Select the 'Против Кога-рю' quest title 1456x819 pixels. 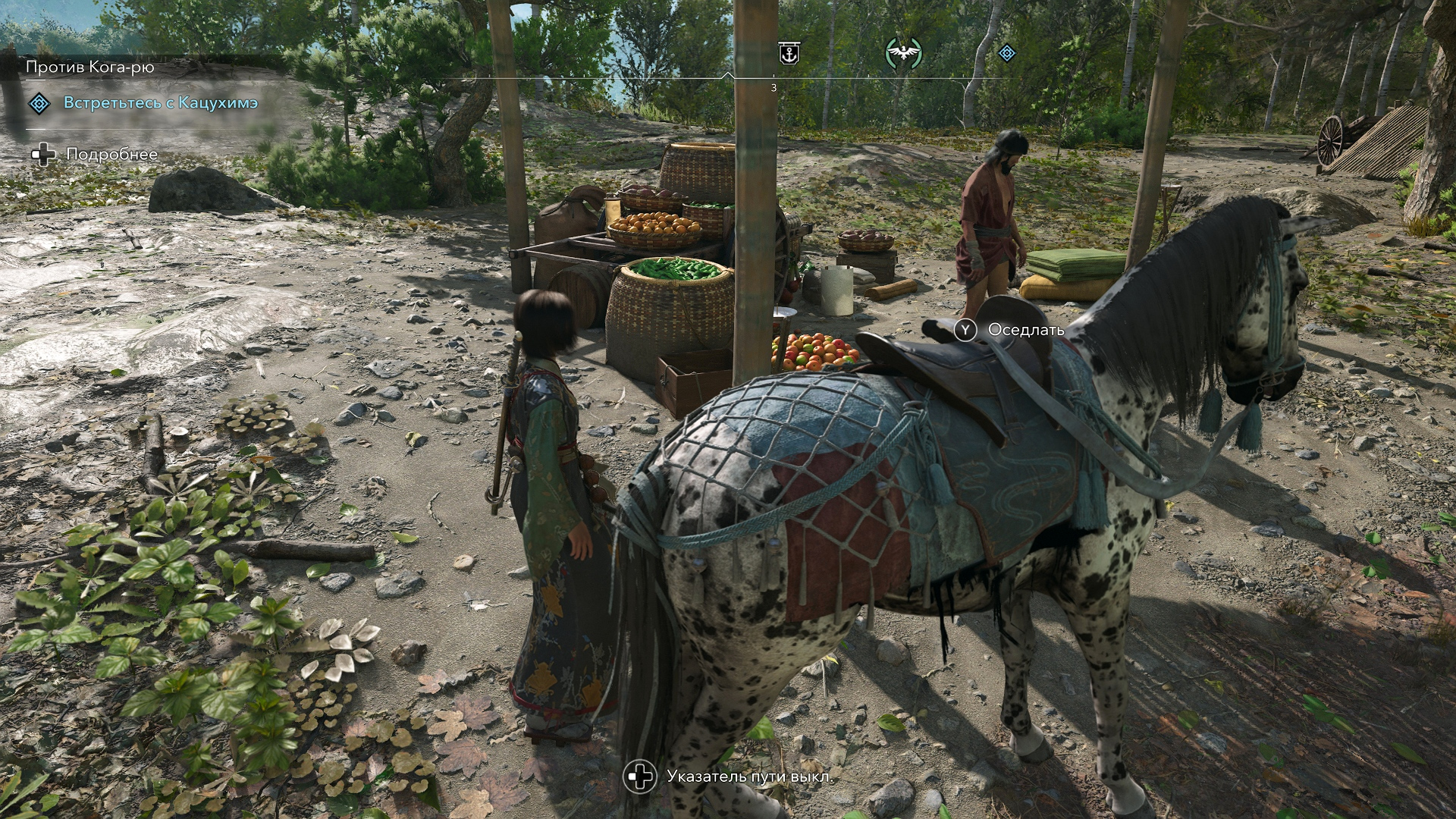click(x=89, y=67)
